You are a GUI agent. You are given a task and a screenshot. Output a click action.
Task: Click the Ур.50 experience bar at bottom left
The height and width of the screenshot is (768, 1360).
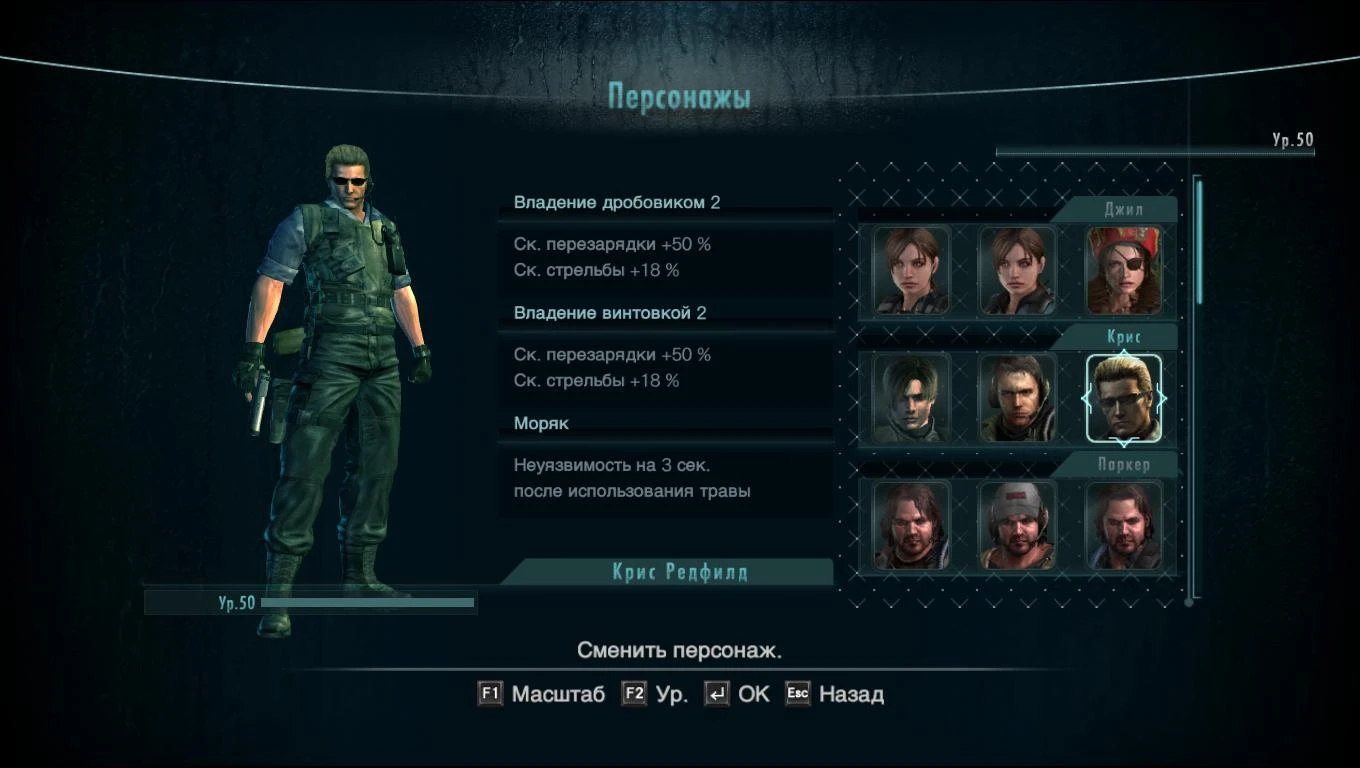(310, 602)
